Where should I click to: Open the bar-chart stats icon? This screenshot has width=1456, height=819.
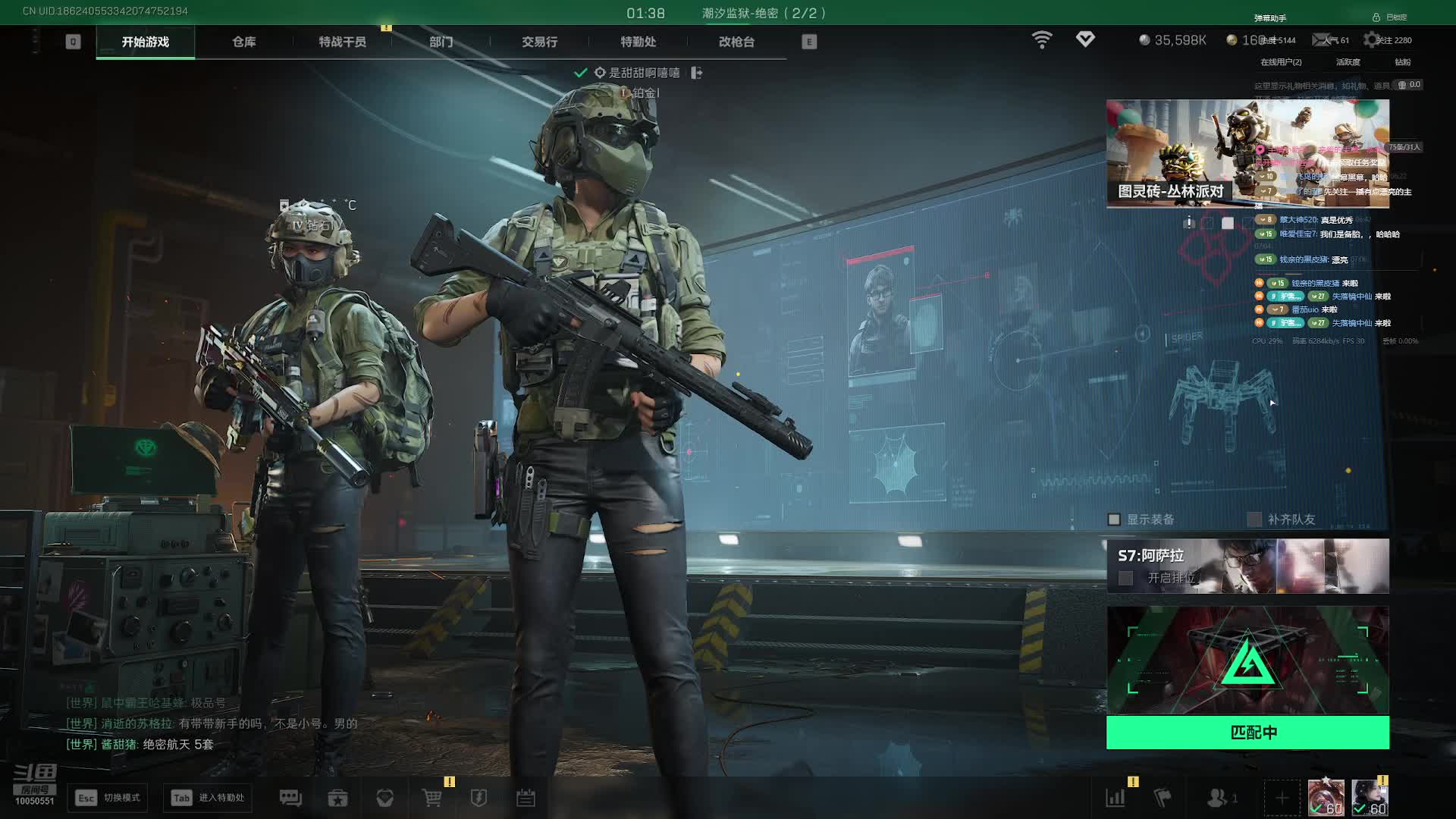coord(1116,798)
